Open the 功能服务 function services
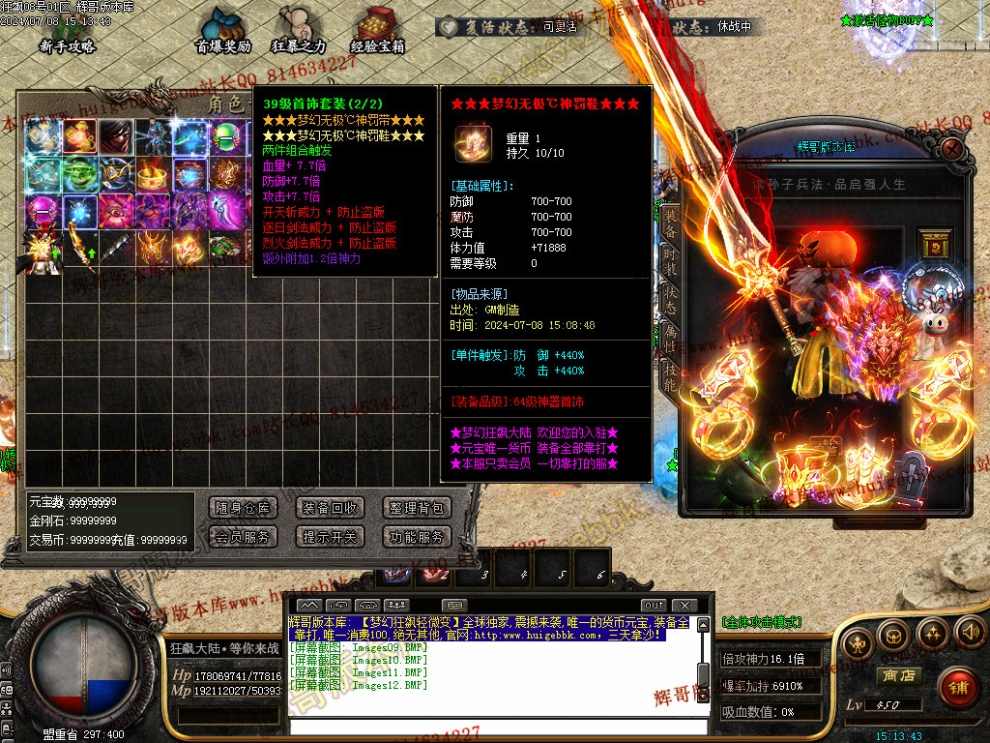The height and width of the screenshot is (743, 990). [x=420, y=537]
